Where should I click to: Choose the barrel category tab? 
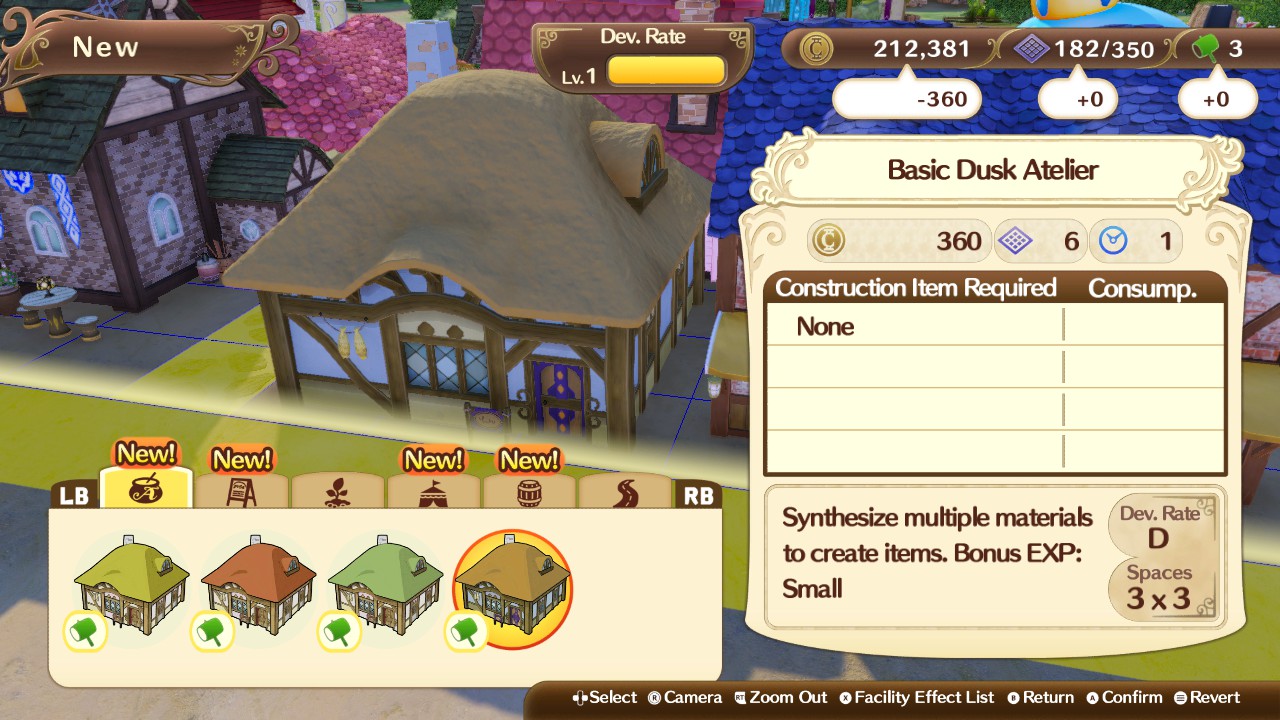(x=529, y=492)
